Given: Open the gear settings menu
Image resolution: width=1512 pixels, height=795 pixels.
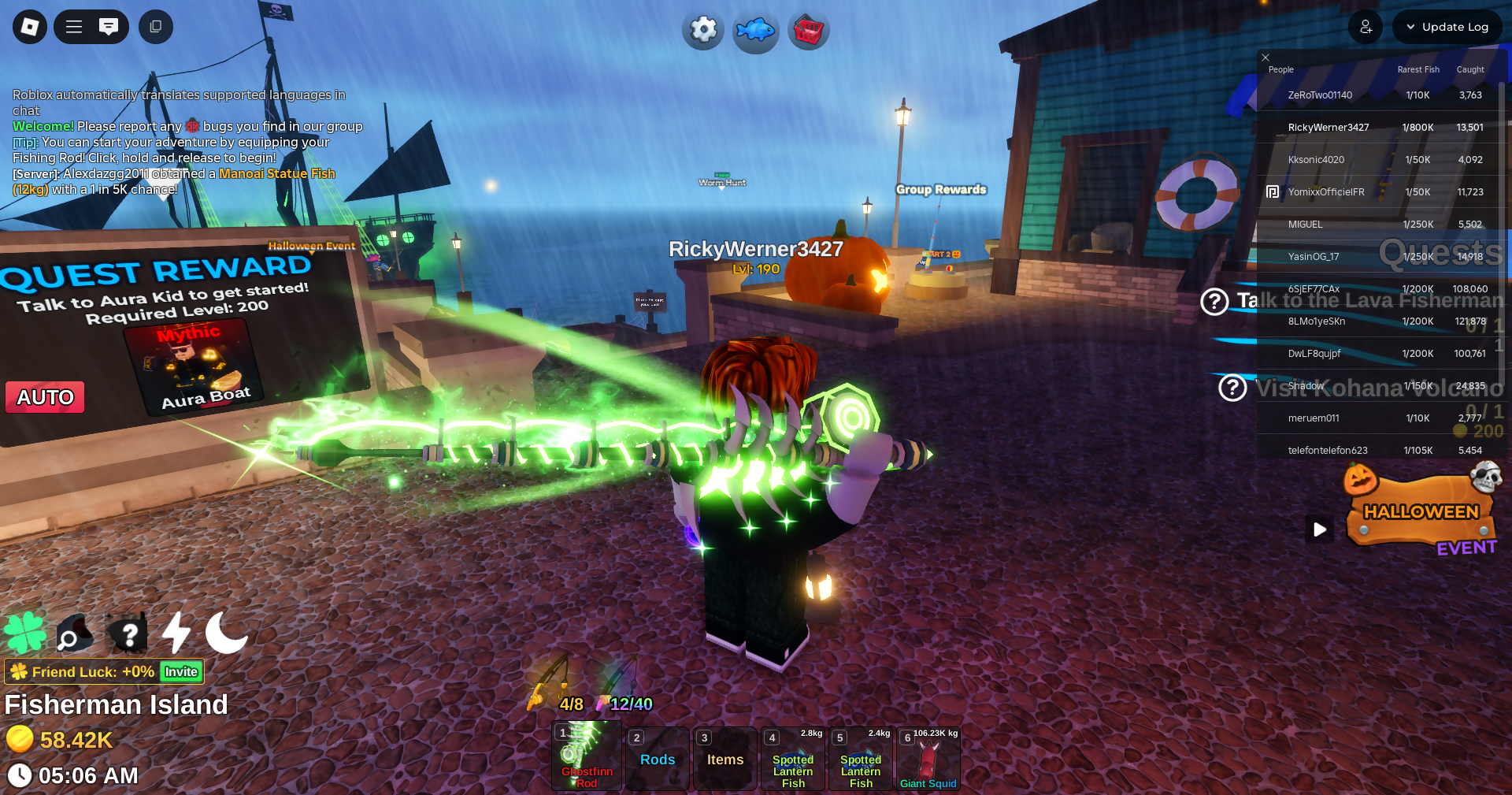Looking at the screenshot, I should (x=702, y=31).
